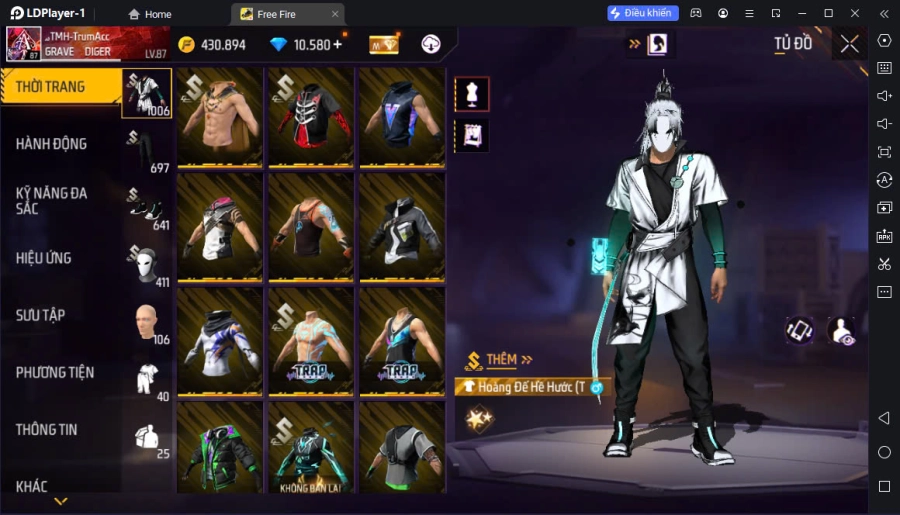Image resolution: width=900 pixels, height=515 pixels.
Task: Select the KHÔNG BÁN LẠI teal outfit
Action: pos(311,447)
